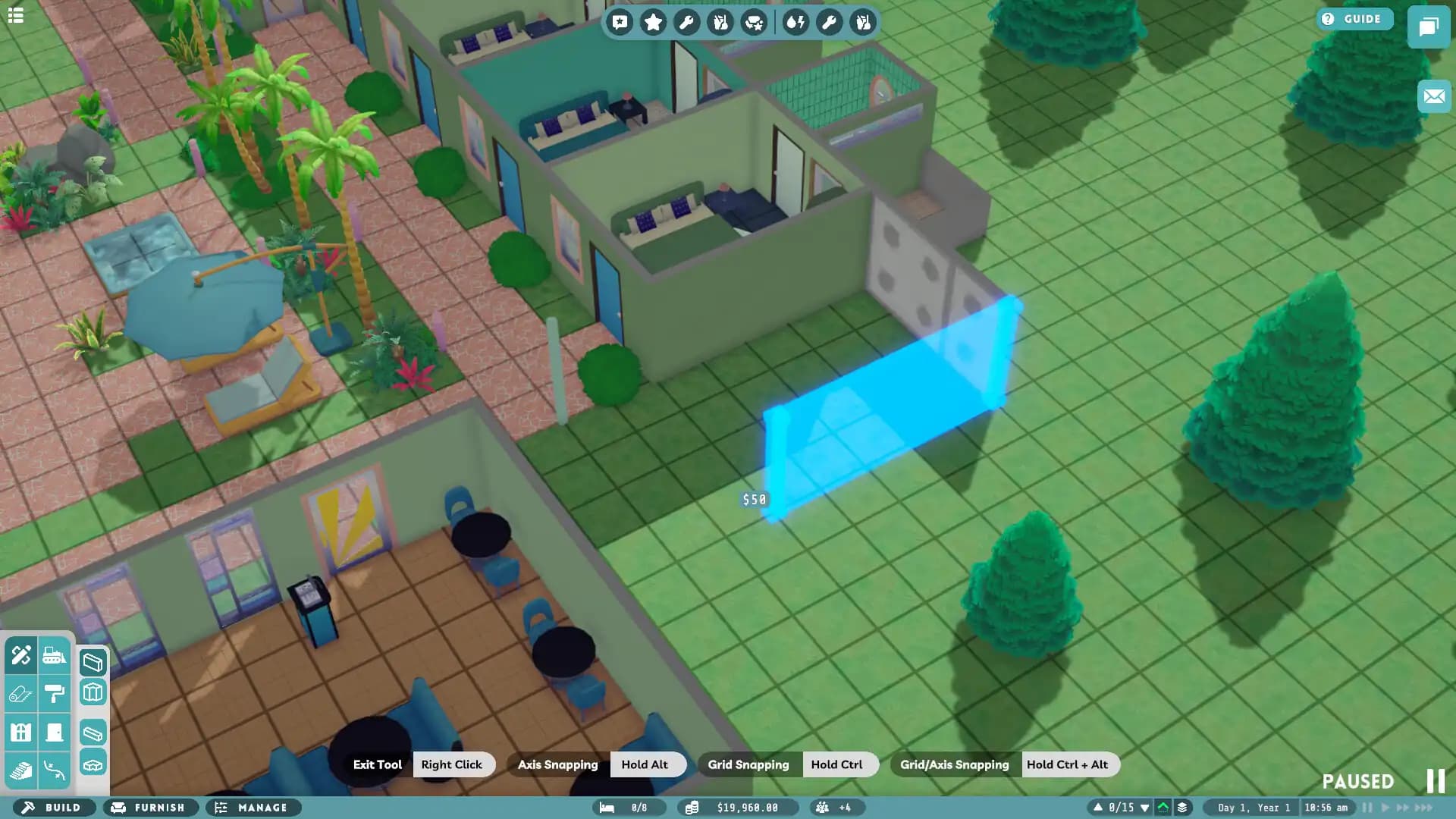Toggle the full wall type selection

(93, 661)
